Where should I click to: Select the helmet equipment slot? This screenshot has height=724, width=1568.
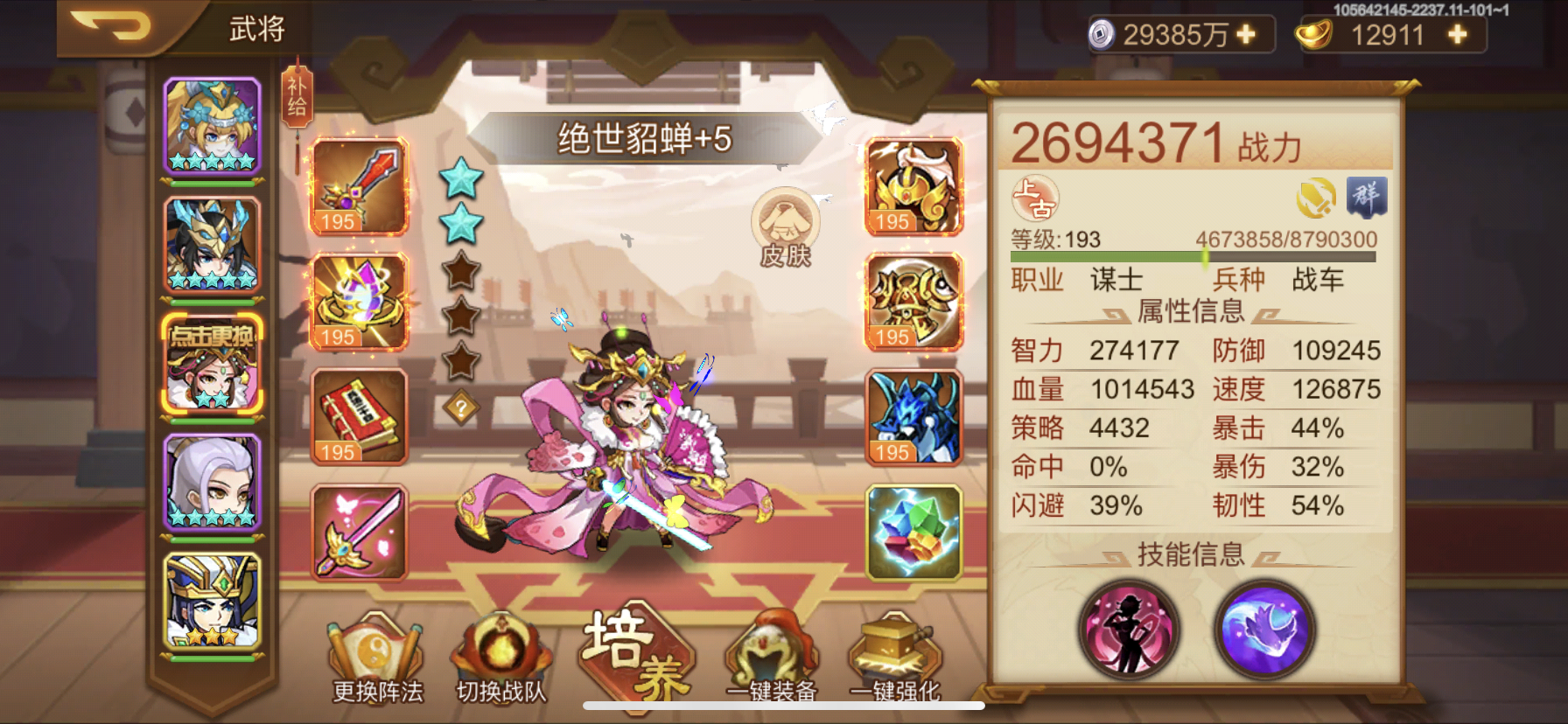912,186
